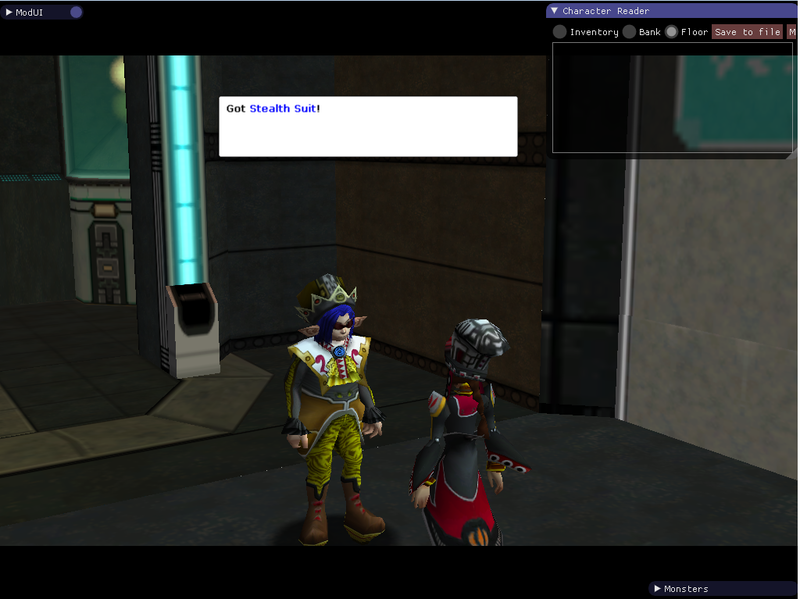Image resolution: width=800 pixels, height=599 pixels.
Task: Dismiss the Got Stealth Suit message box
Action: tap(368, 126)
